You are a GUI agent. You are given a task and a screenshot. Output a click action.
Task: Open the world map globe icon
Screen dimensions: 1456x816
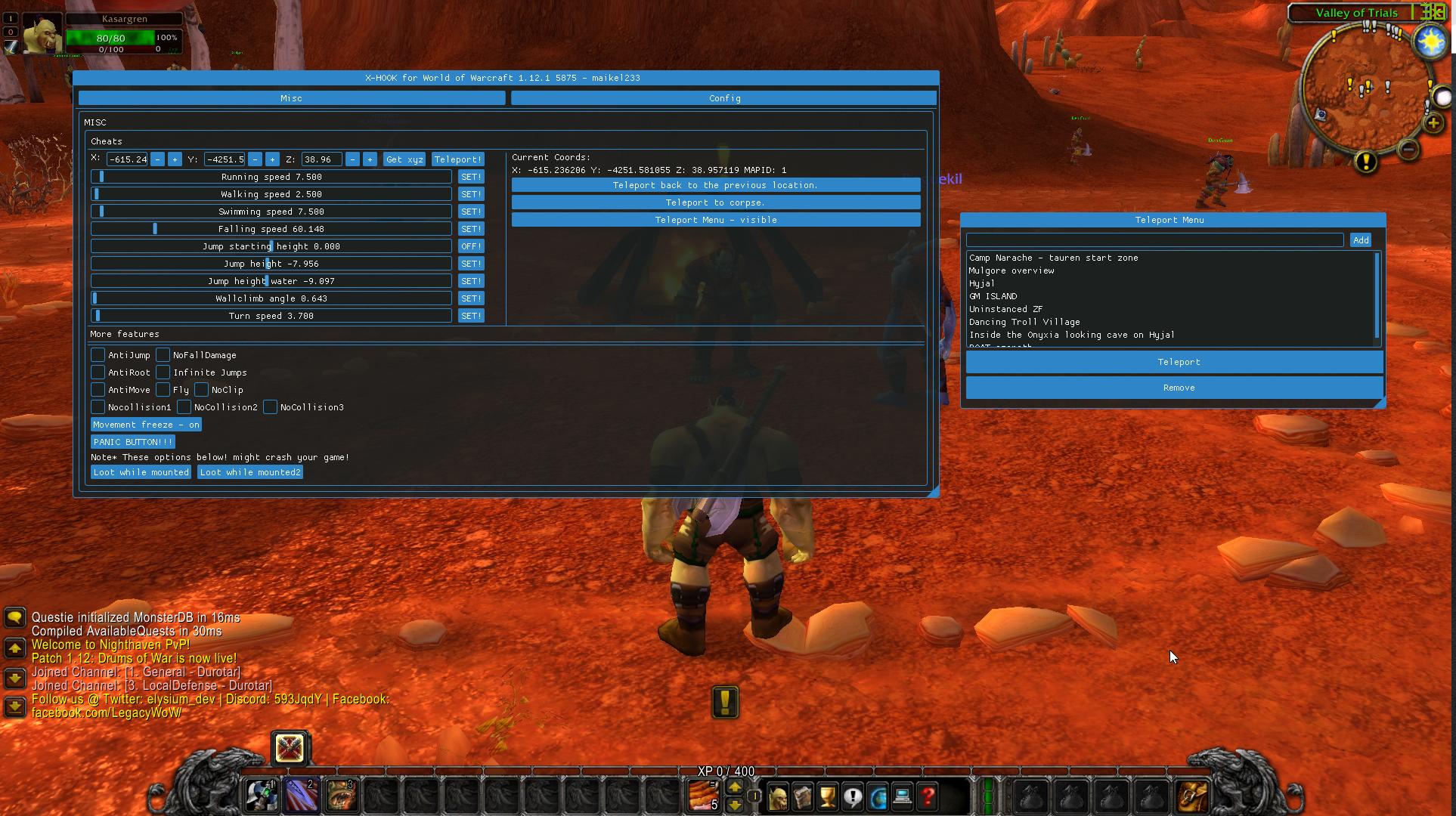point(877,796)
